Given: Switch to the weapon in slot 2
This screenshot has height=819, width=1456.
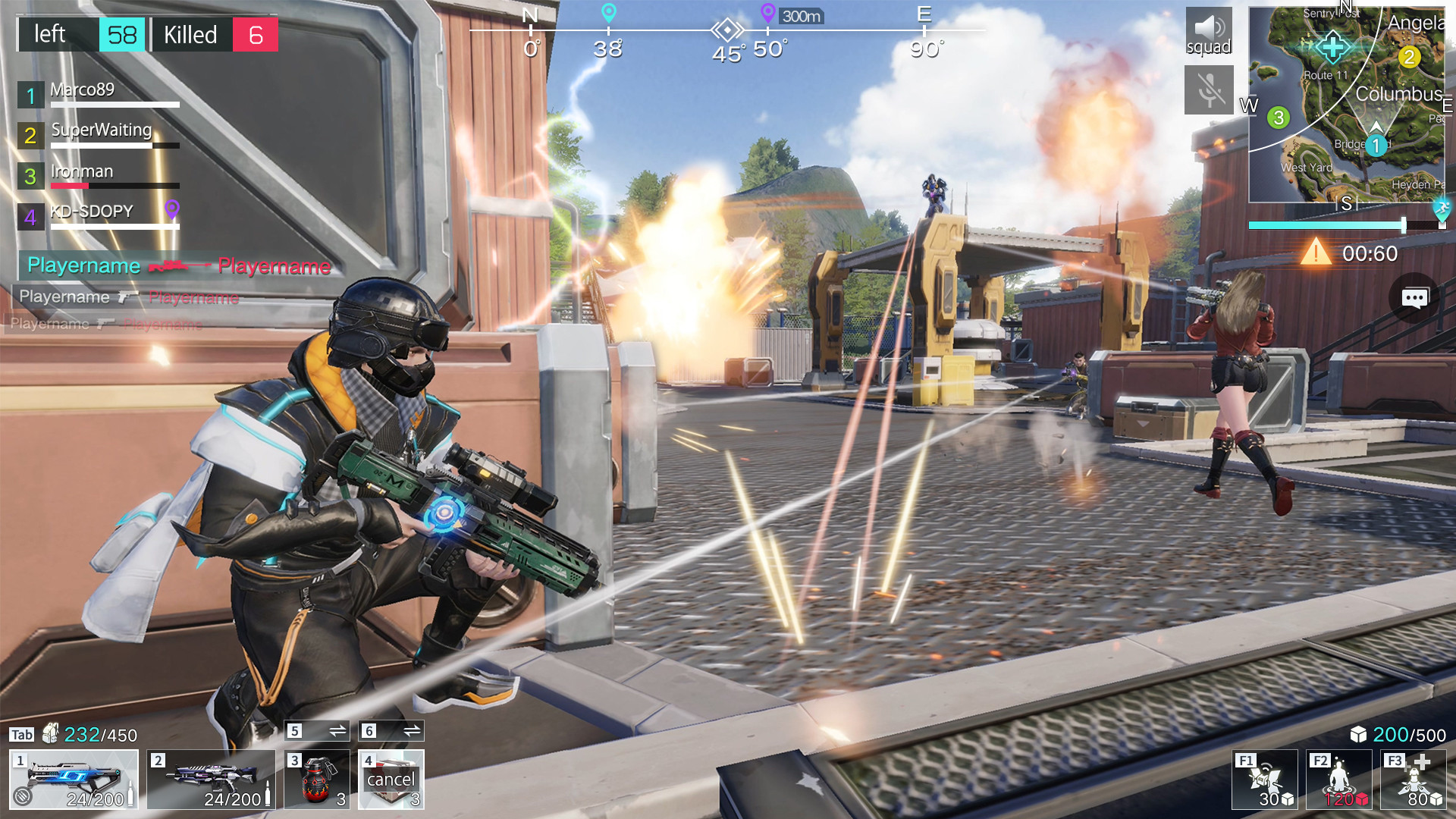Looking at the screenshot, I should pyautogui.click(x=211, y=780).
